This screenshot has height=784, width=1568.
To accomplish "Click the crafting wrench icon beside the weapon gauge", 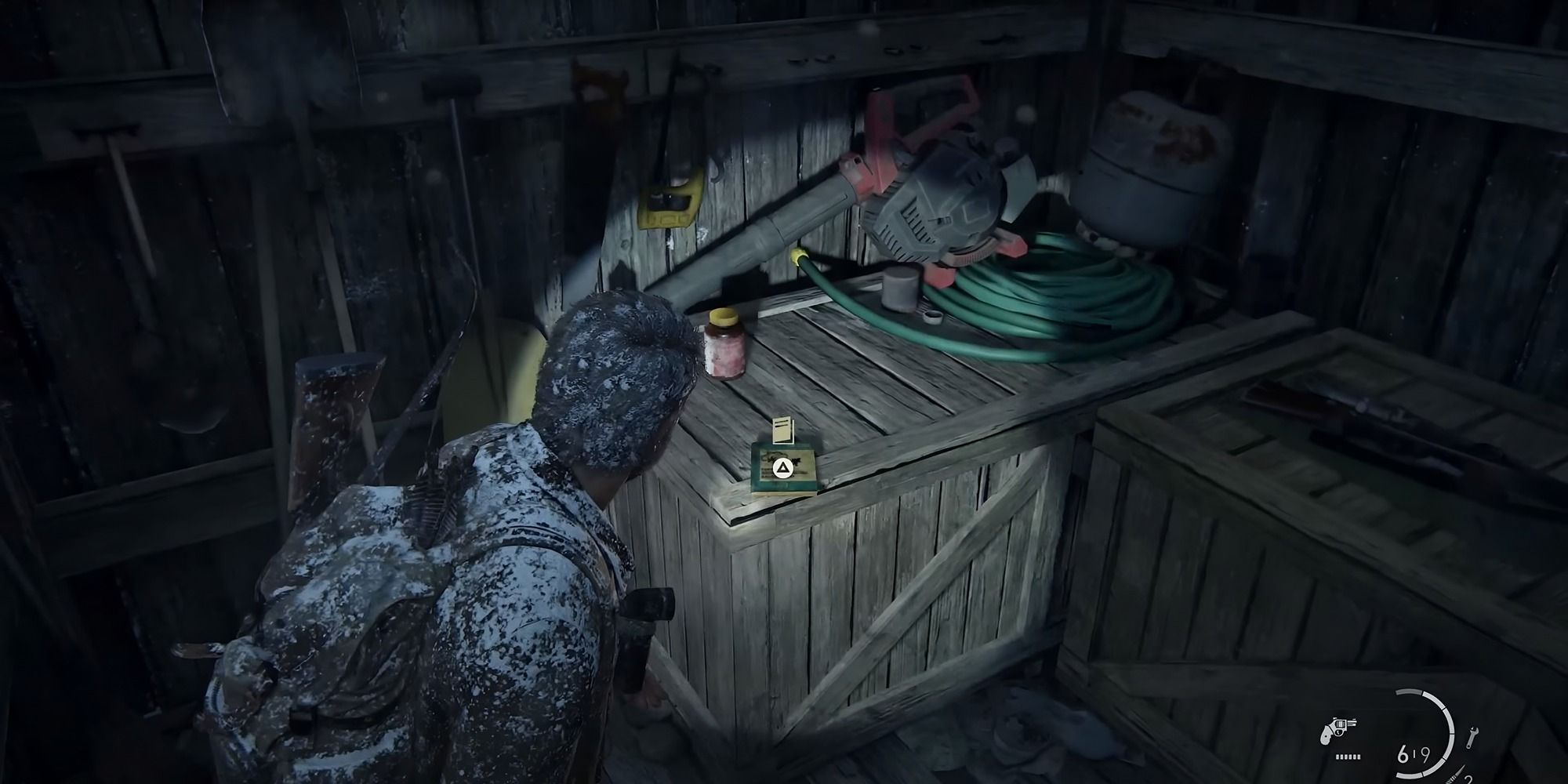I will pyautogui.click(x=1472, y=735).
